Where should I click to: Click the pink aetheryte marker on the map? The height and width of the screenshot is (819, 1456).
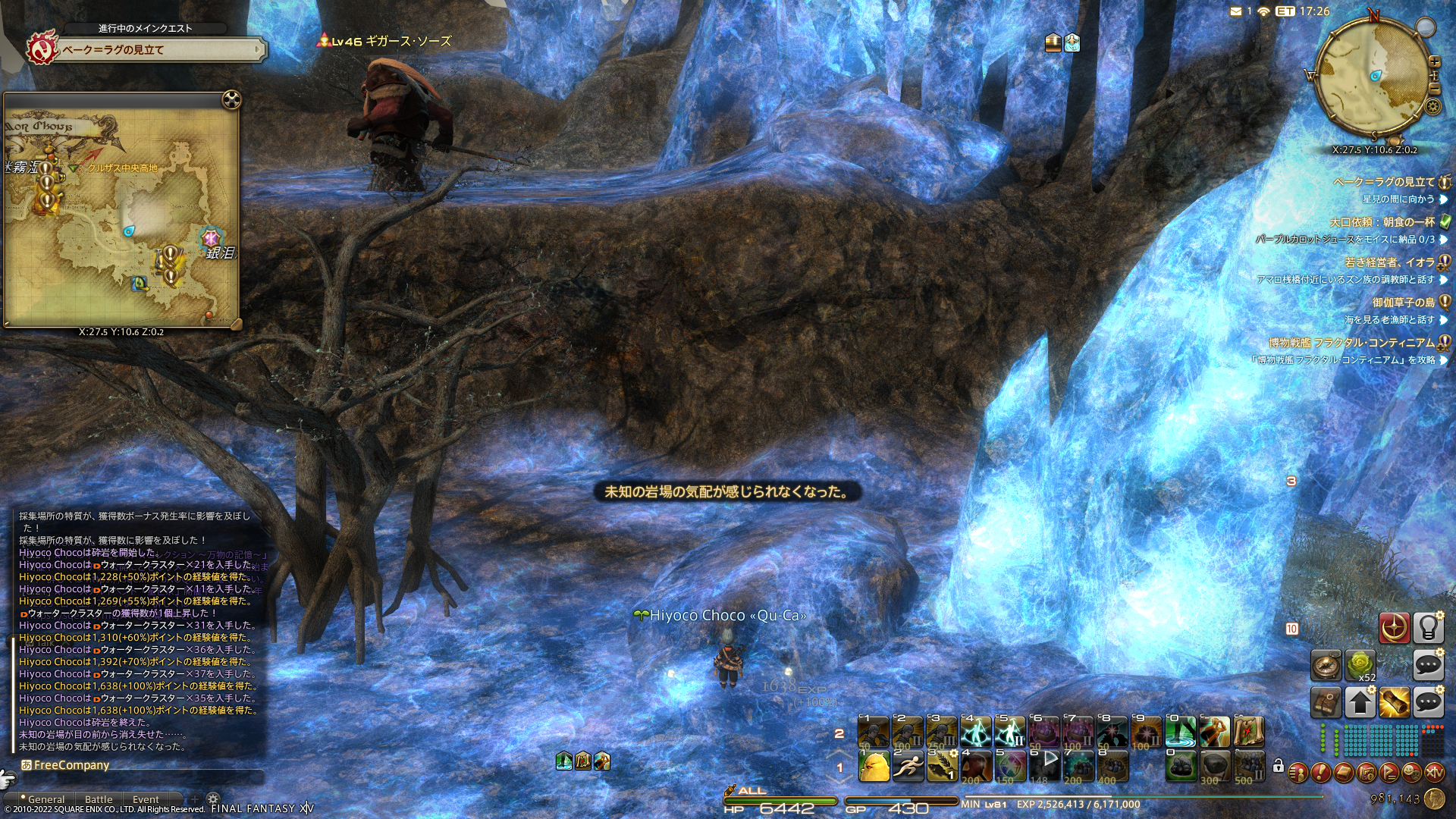pos(210,238)
